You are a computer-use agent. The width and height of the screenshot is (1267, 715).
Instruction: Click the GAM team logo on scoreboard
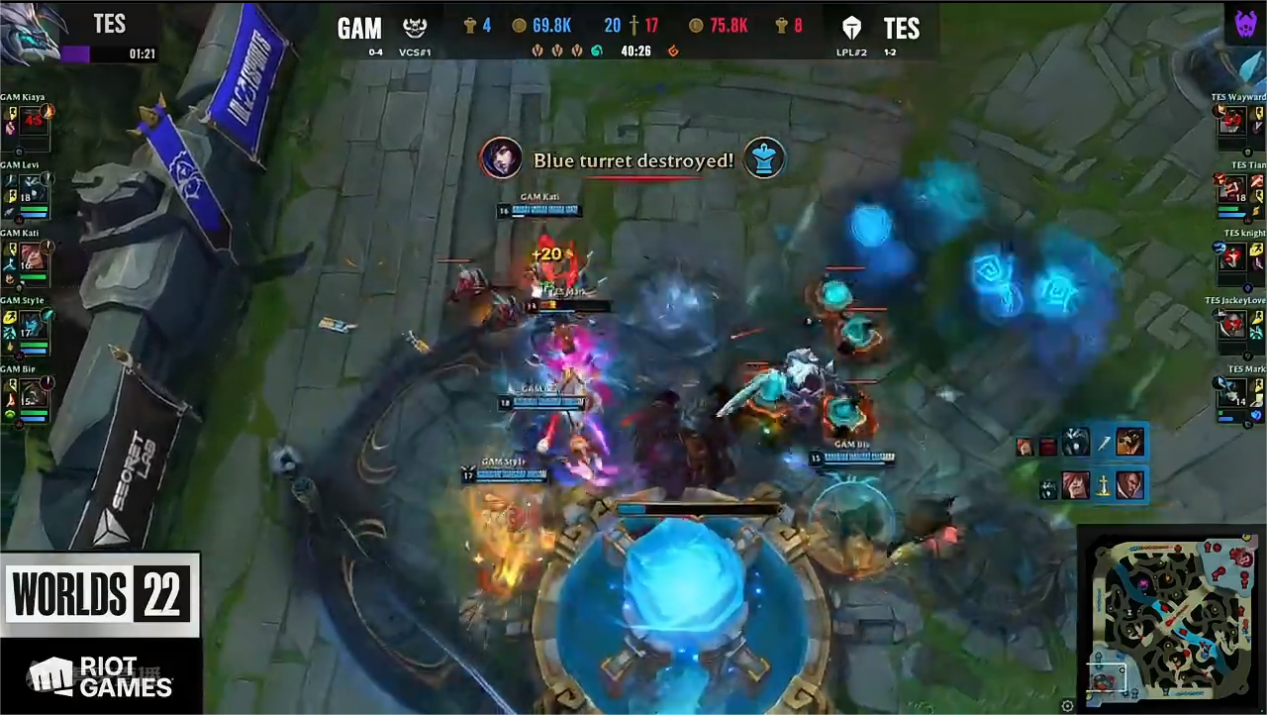(414, 28)
